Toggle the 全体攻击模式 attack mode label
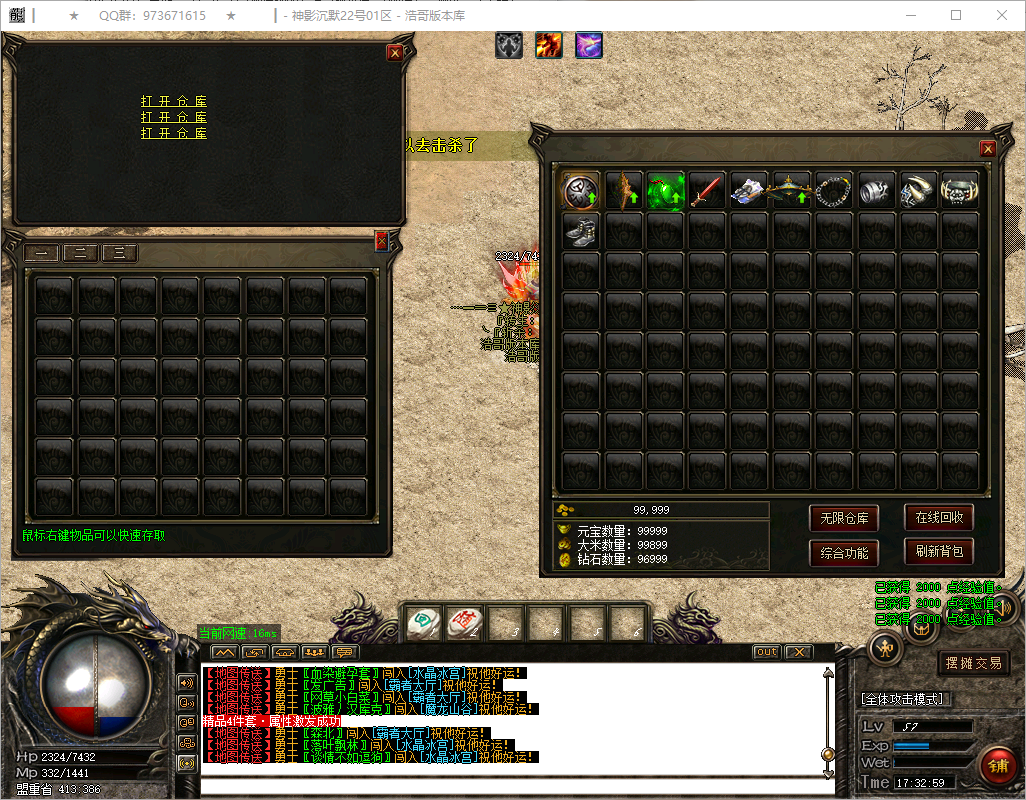 point(906,698)
